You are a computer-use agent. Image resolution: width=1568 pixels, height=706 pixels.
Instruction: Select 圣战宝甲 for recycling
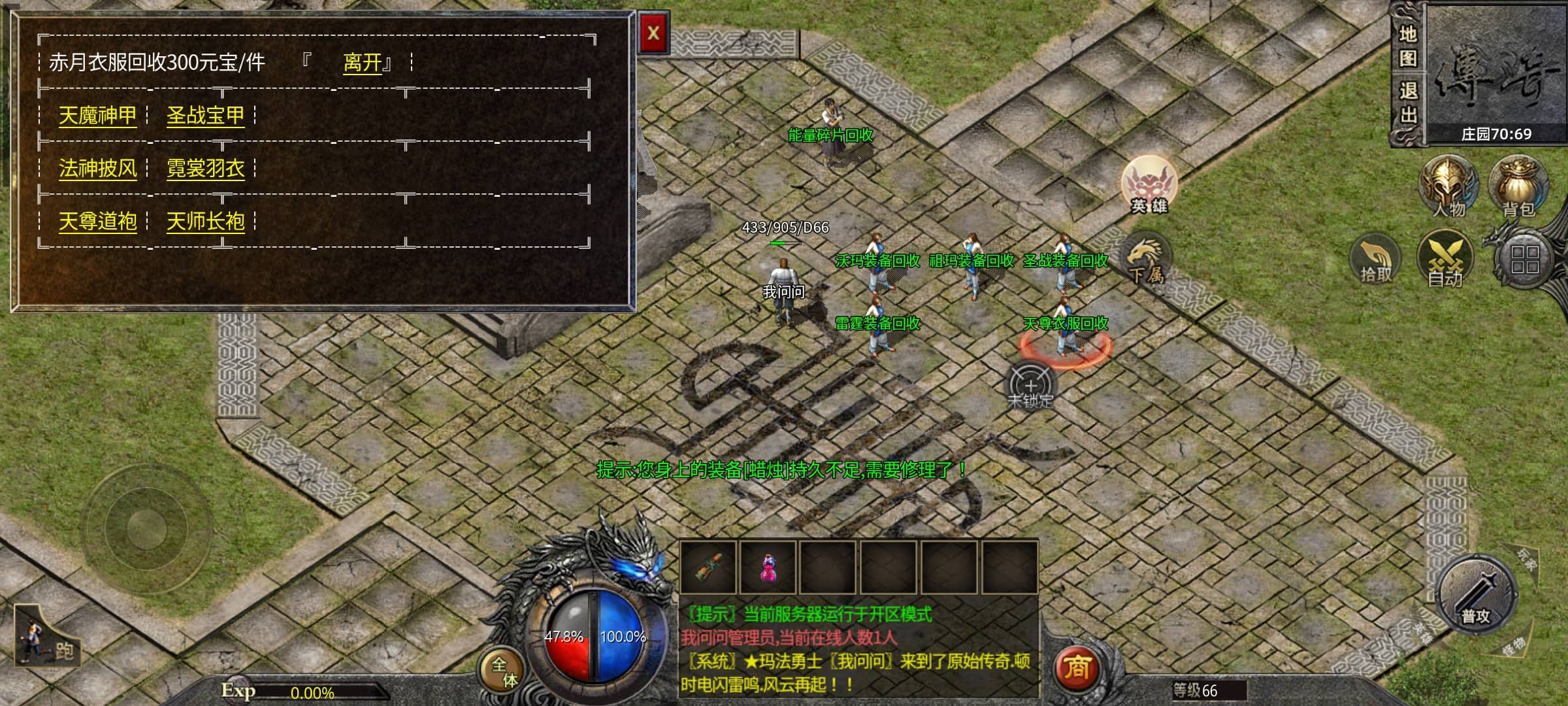pyautogui.click(x=205, y=116)
